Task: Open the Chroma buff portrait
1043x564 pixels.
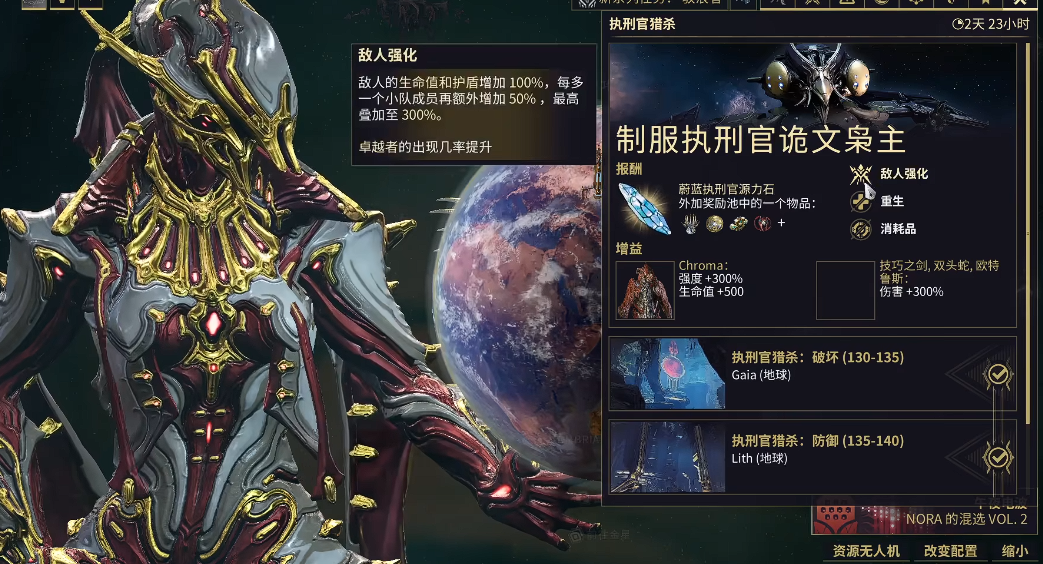Action: click(644, 290)
